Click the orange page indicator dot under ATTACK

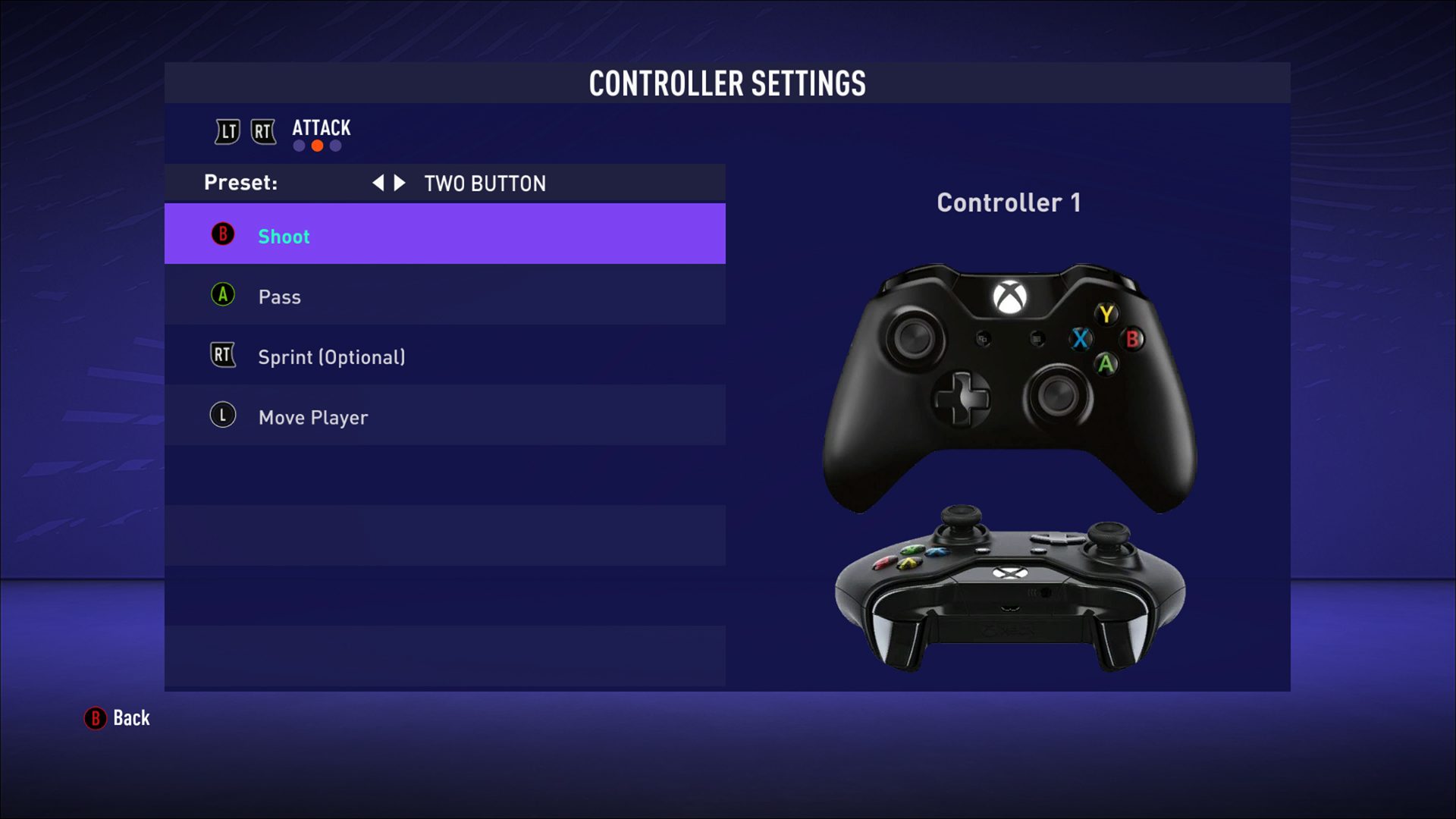316,144
